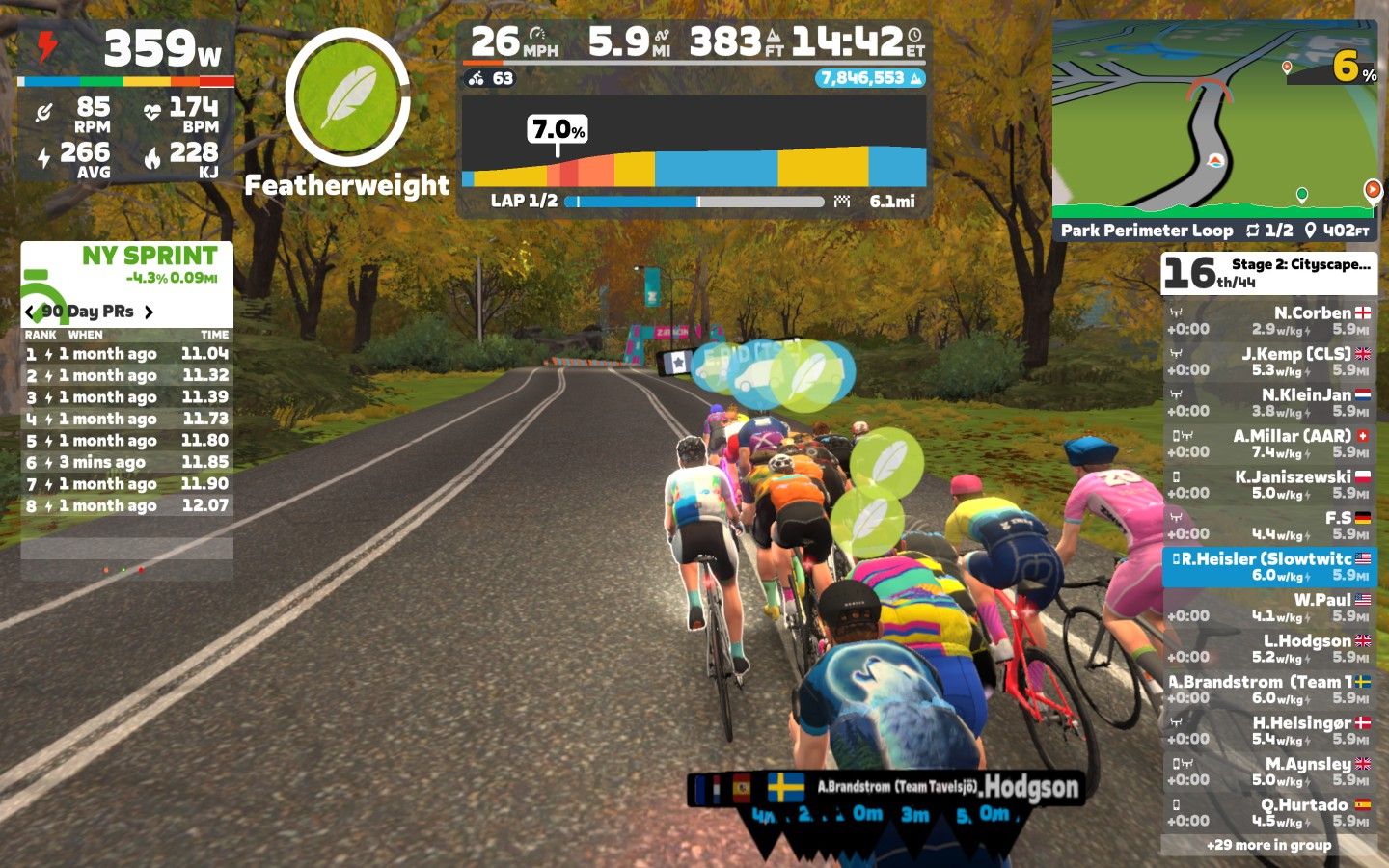Screen dimensions: 1389x868
Task: Choose M.Aynsley from the rider list
Action: (x=1268, y=772)
